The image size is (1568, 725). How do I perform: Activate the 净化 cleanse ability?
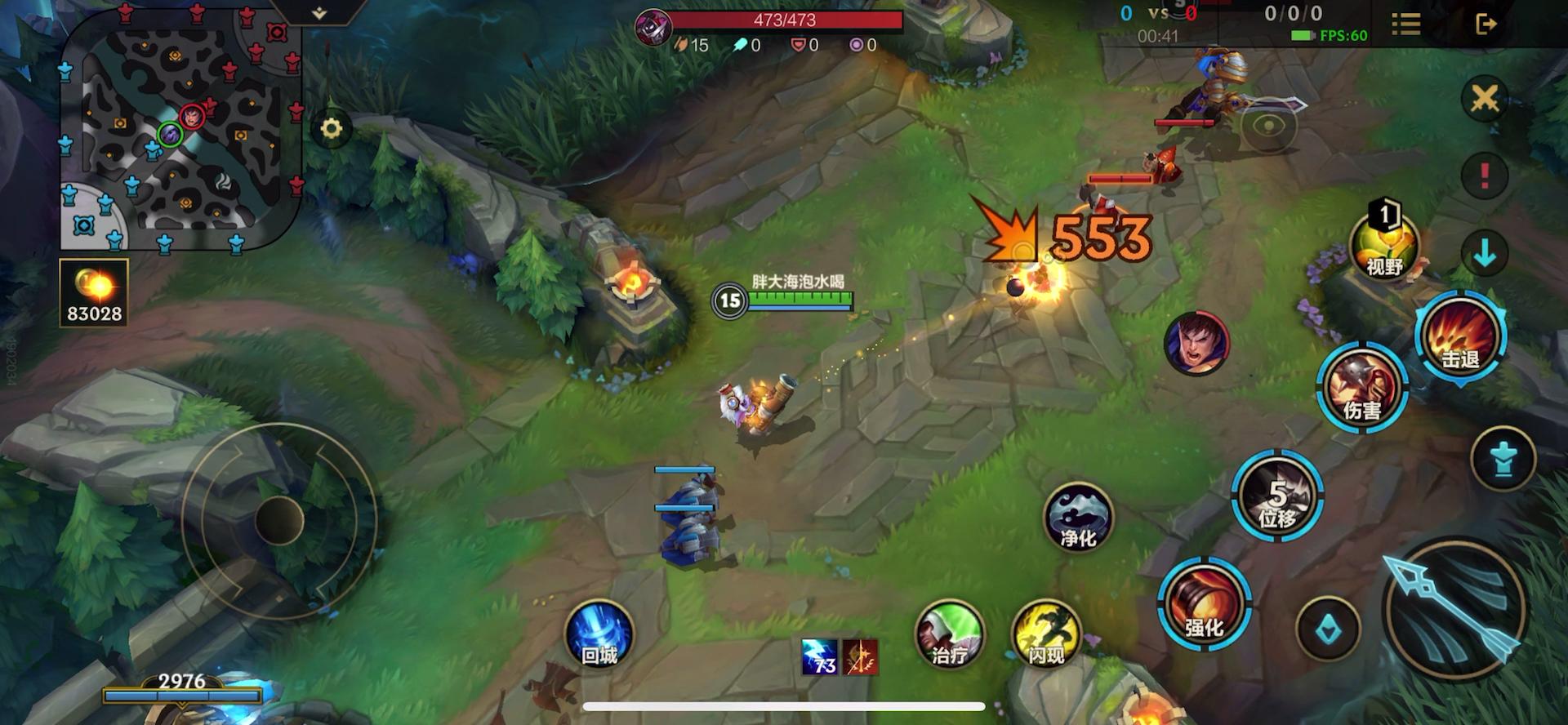tap(1078, 518)
